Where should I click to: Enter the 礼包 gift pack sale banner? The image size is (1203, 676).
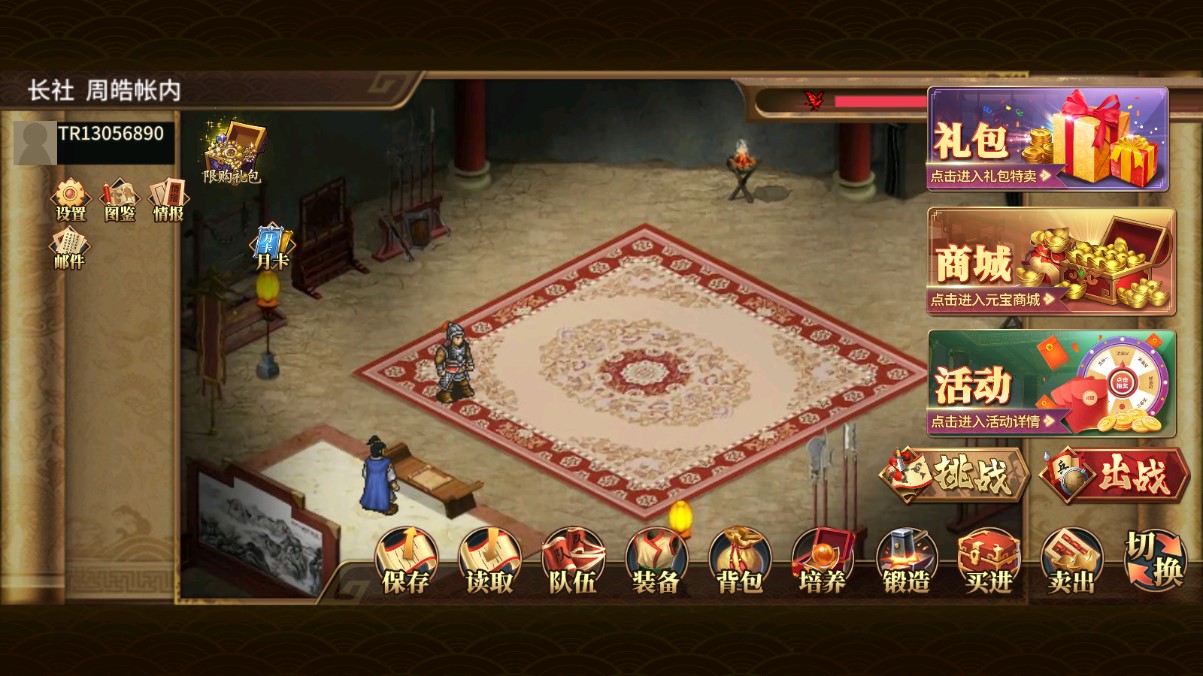click(x=1047, y=139)
